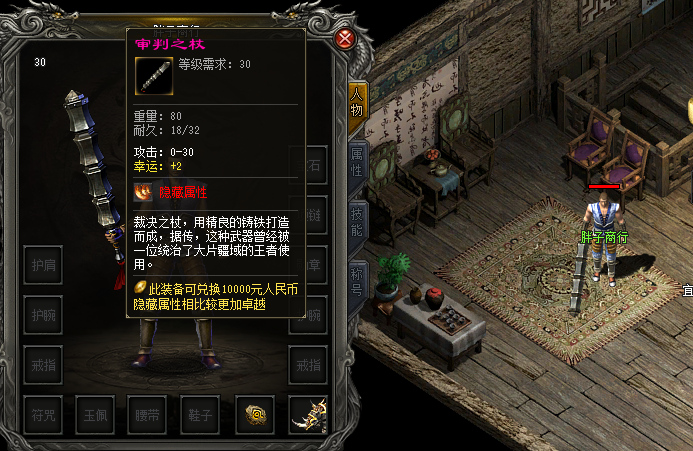Switch to the 人物 tab
Image resolution: width=693 pixels, height=451 pixels.
coord(355,102)
